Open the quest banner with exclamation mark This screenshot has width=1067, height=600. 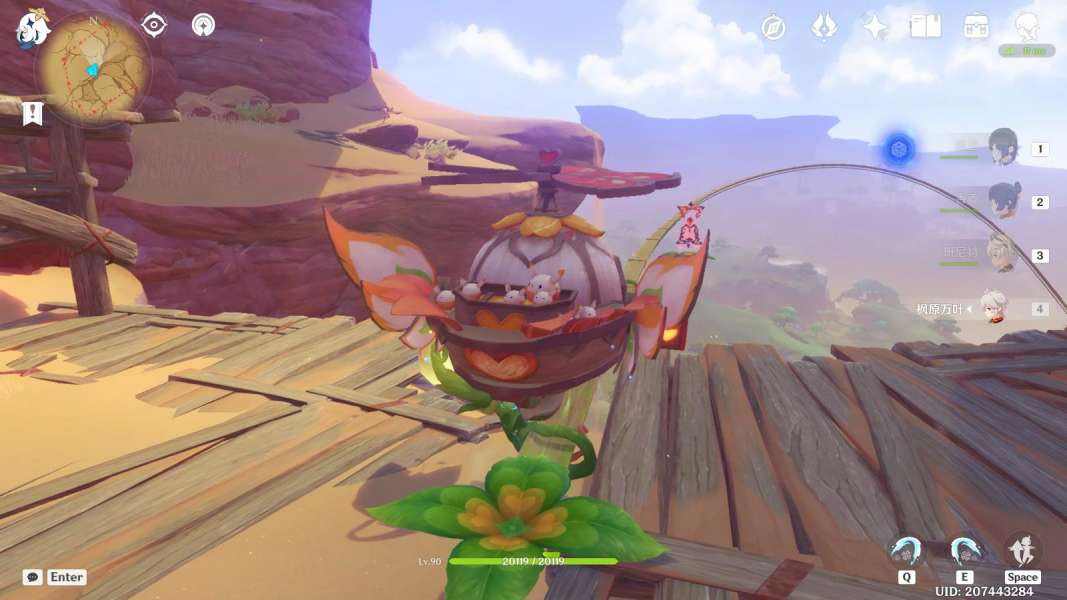33,113
